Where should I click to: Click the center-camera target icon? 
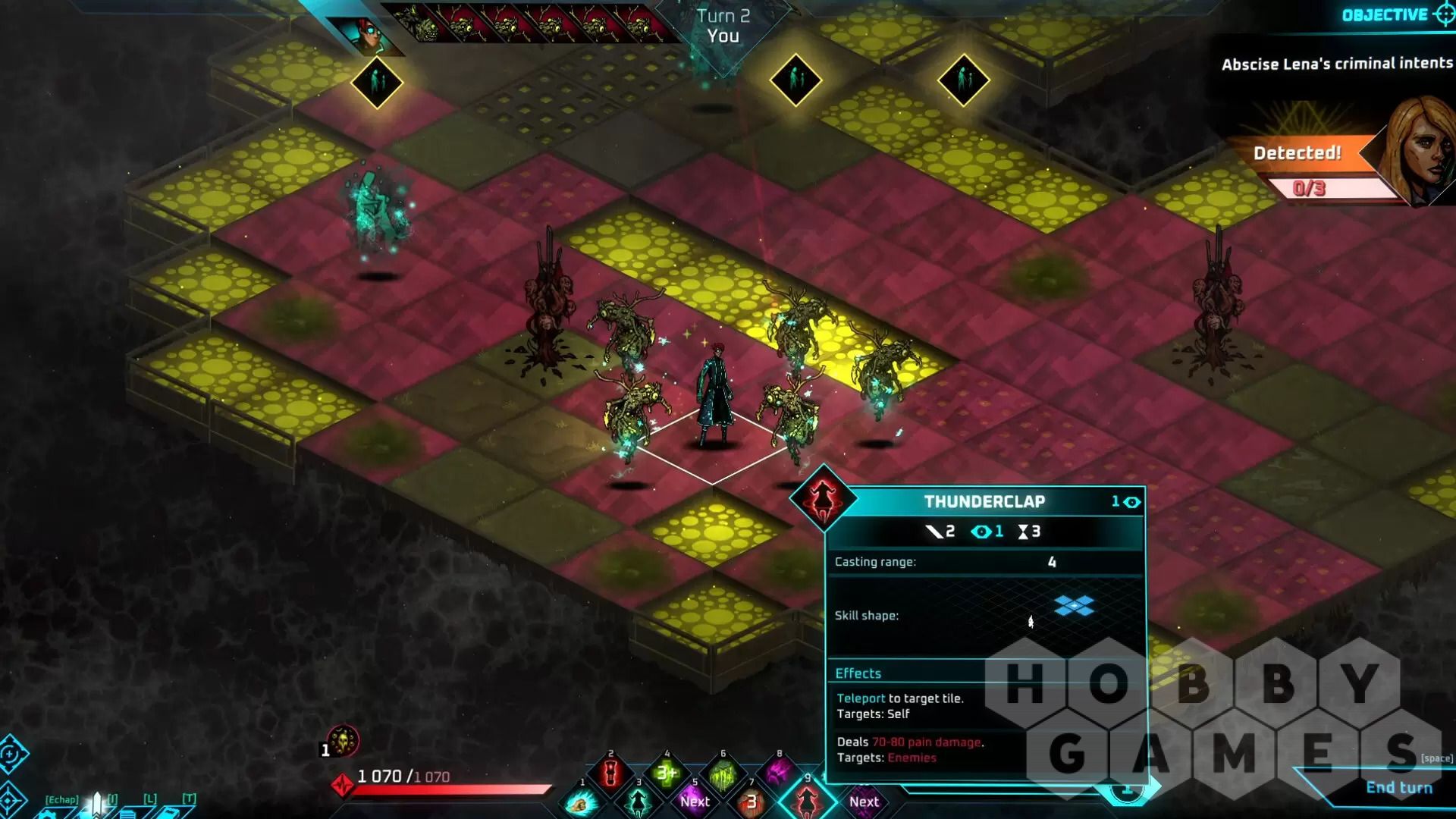(11, 800)
